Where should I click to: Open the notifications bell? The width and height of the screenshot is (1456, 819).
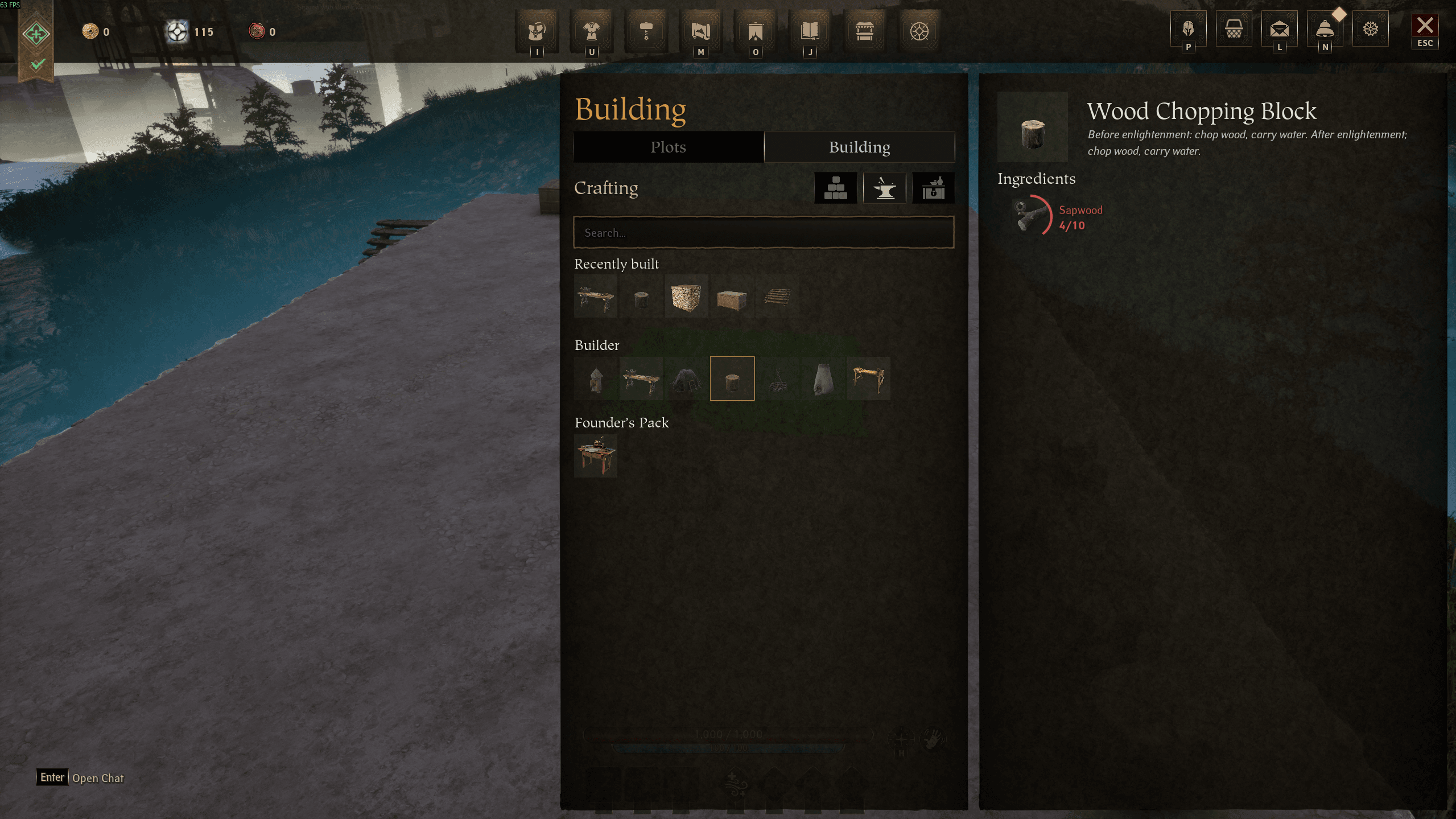click(x=1325, y=28)
